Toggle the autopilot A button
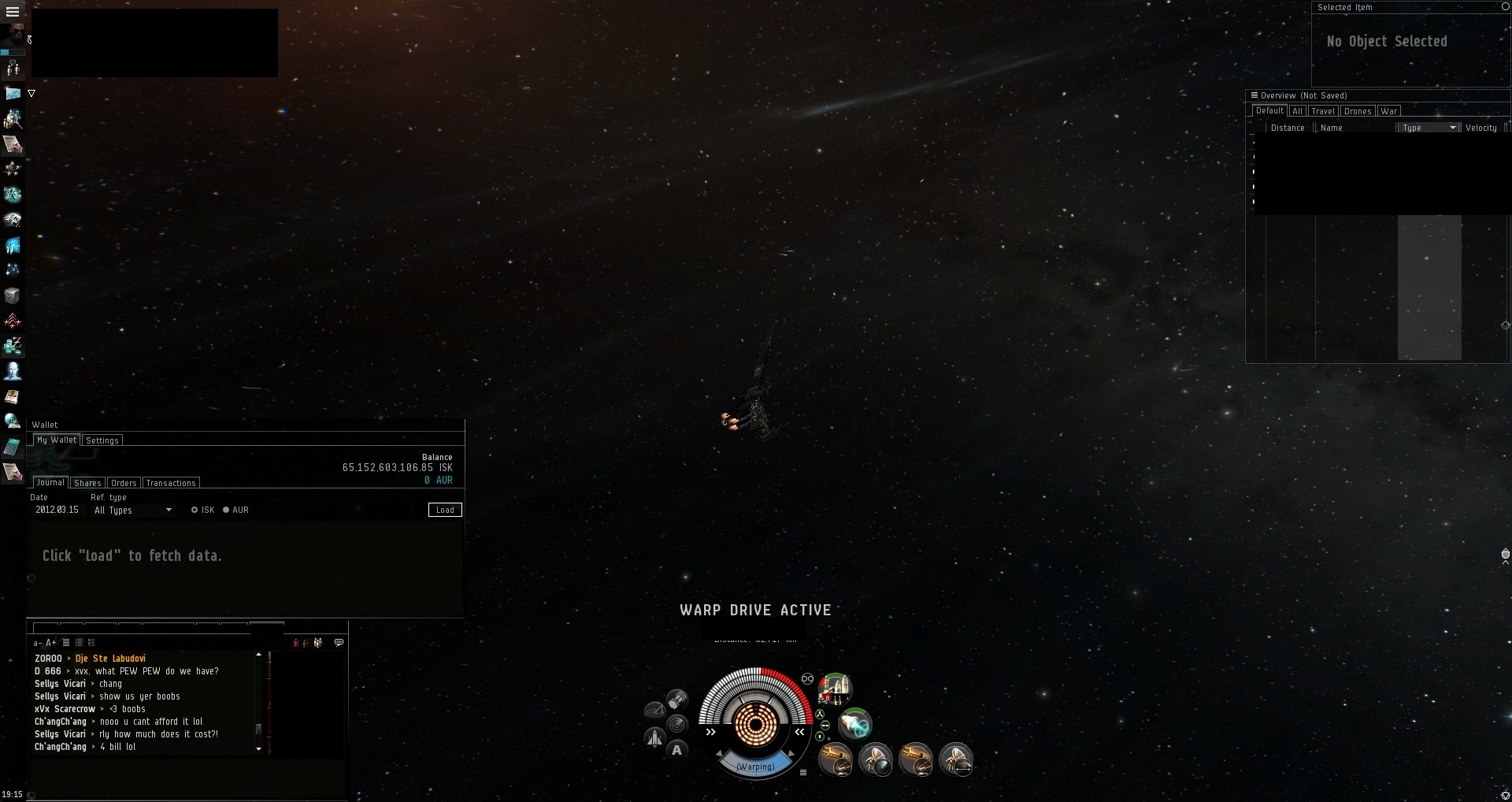The height and width of the screenshot is (802, 1512). pyautogui.click(x=676, y=750)
